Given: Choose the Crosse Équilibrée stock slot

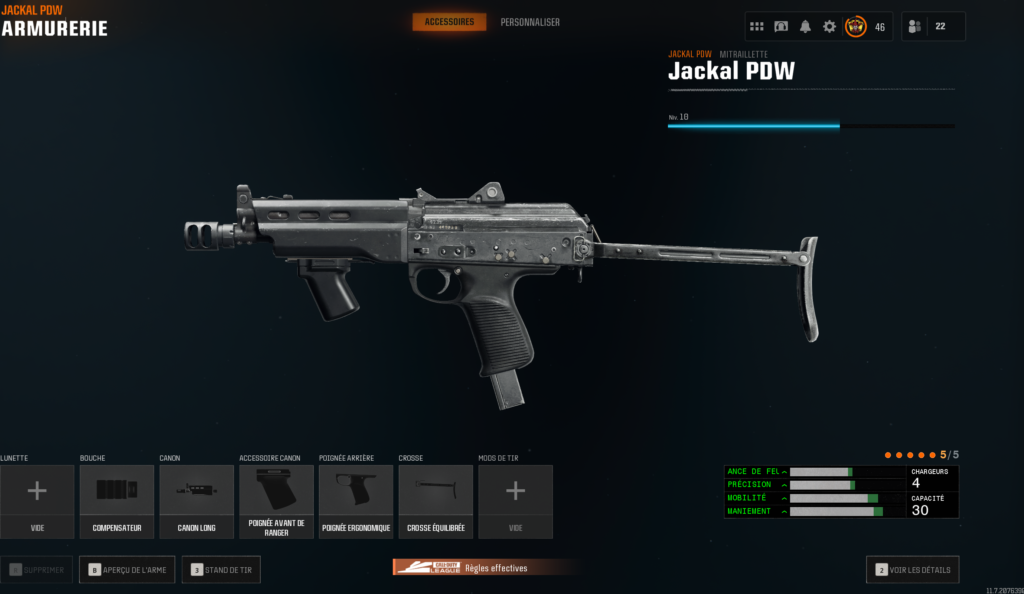Looking at the screenshot, I should pos(435,501).
